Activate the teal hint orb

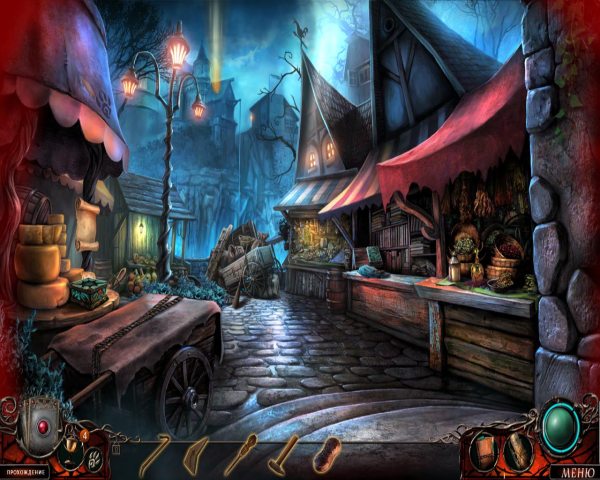[561, 430]
